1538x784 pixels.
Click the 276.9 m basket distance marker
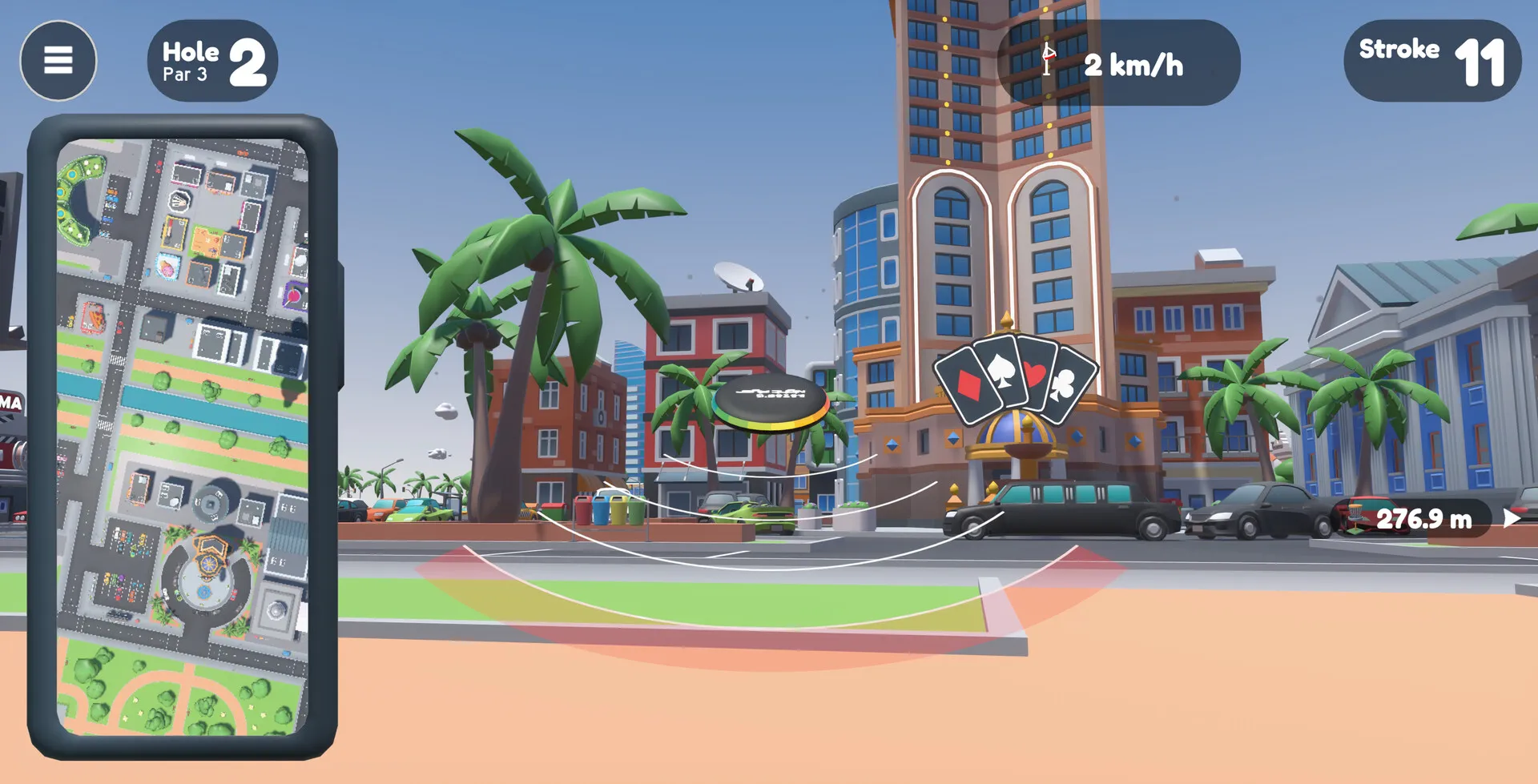pos(1423,519)
